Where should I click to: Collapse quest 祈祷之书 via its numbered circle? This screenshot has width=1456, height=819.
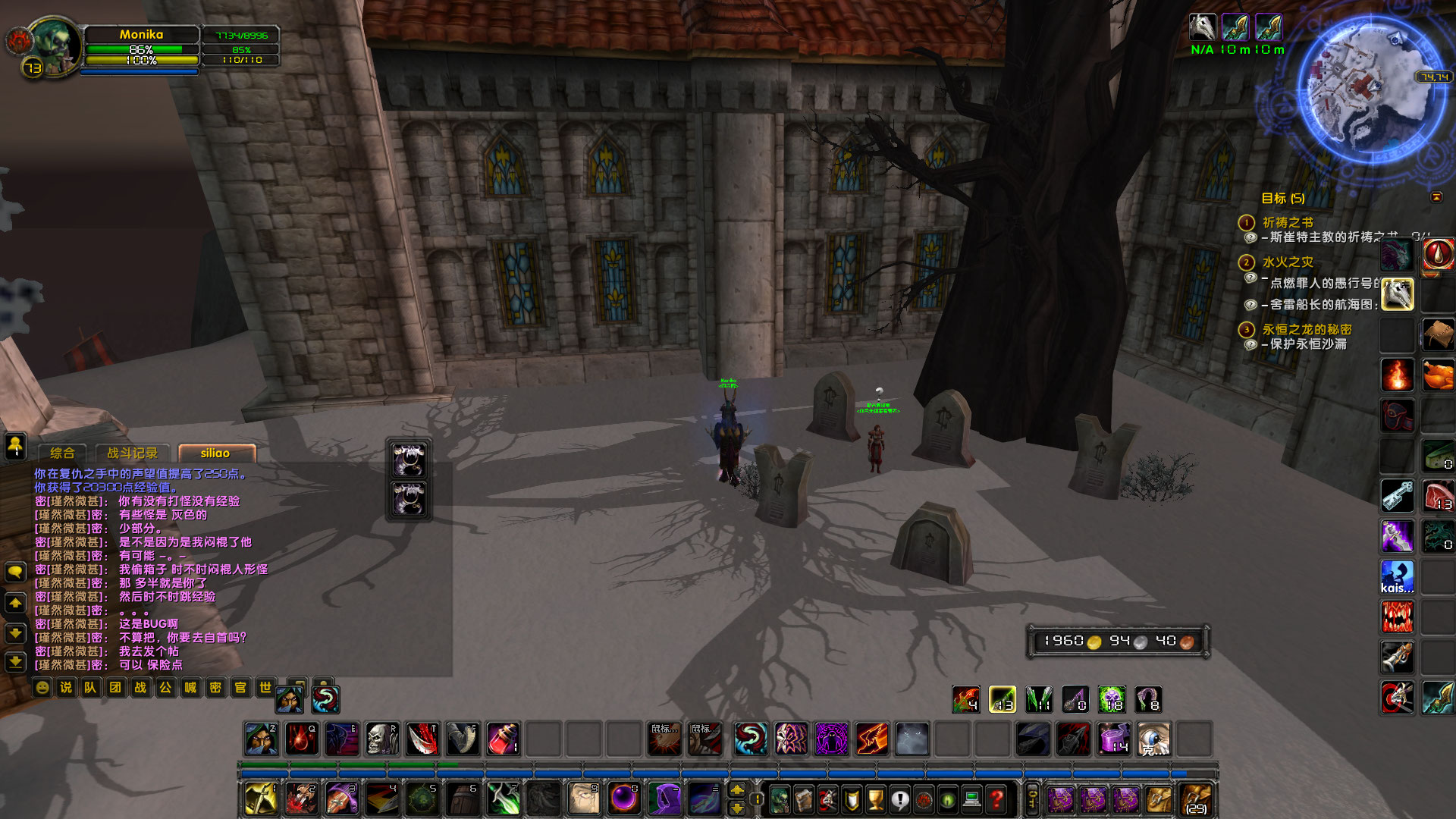(1246, 222)
